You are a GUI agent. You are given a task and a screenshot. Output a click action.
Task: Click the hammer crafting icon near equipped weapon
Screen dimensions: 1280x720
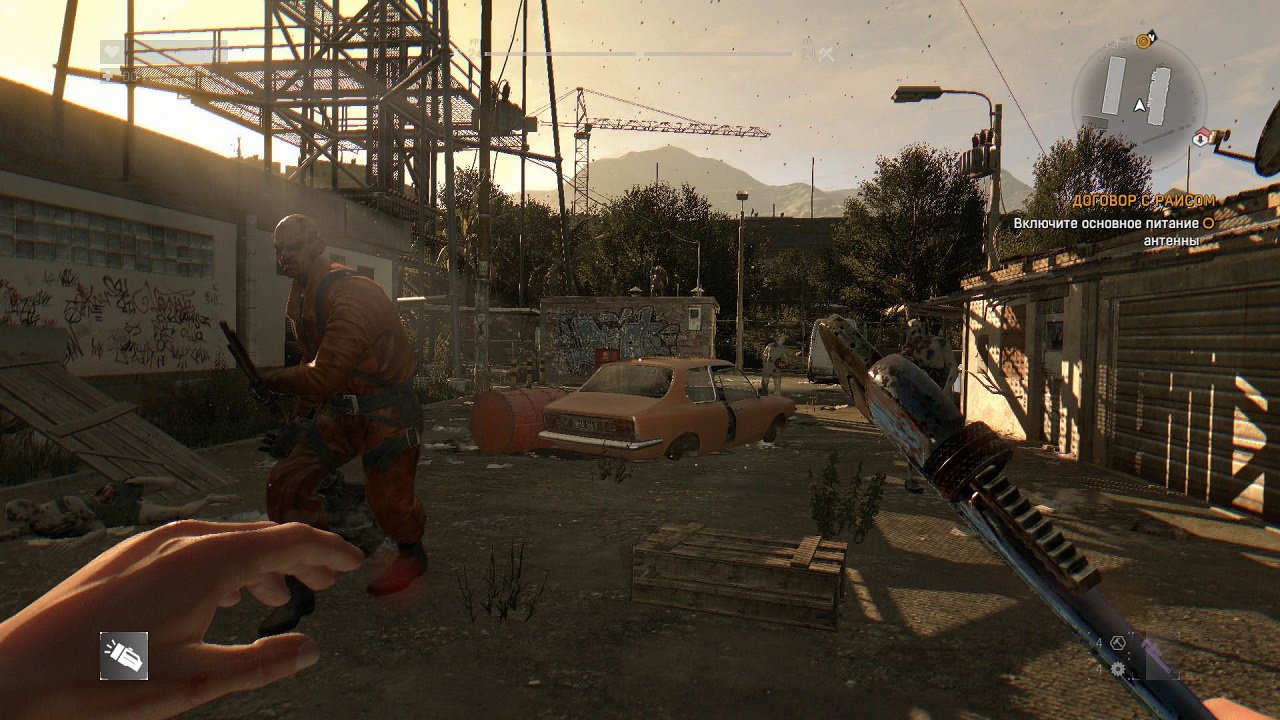click(1118, 643)
